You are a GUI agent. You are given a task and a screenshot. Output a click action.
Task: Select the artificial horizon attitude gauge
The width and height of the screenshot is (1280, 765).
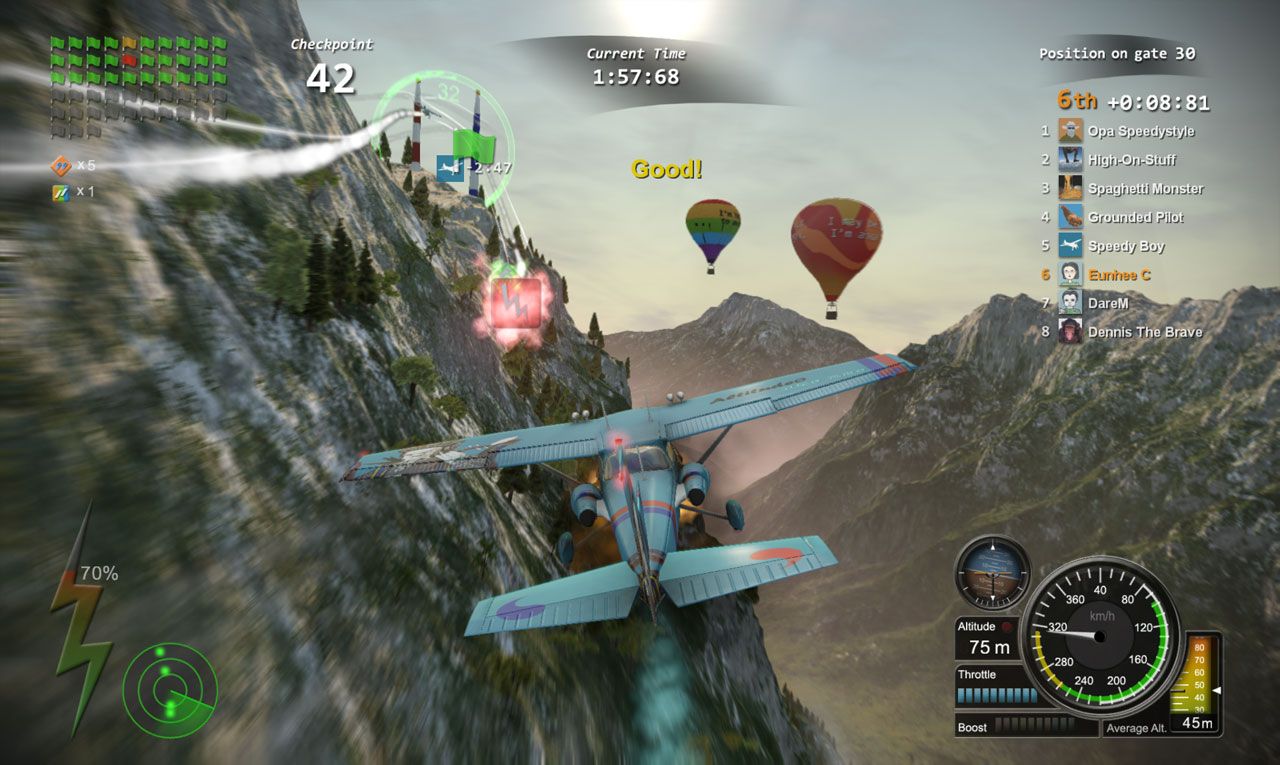click(992, 573)
